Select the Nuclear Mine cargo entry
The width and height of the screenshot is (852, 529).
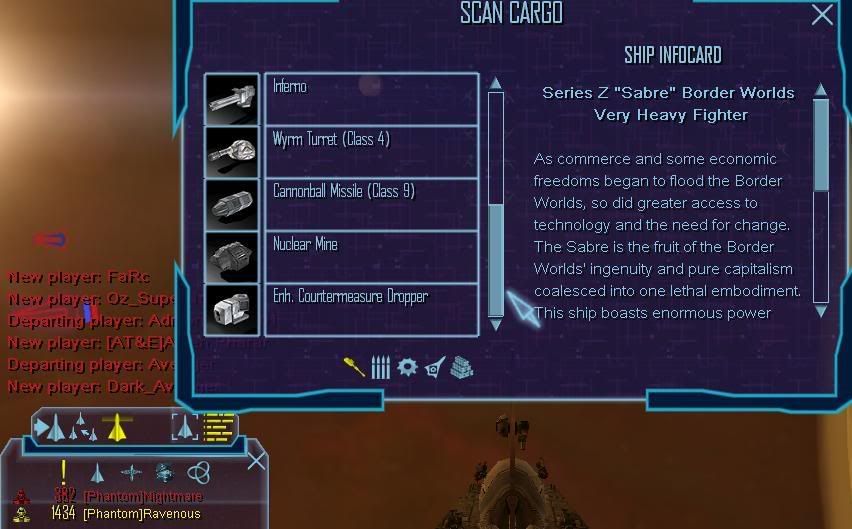[x=370, y=256]
